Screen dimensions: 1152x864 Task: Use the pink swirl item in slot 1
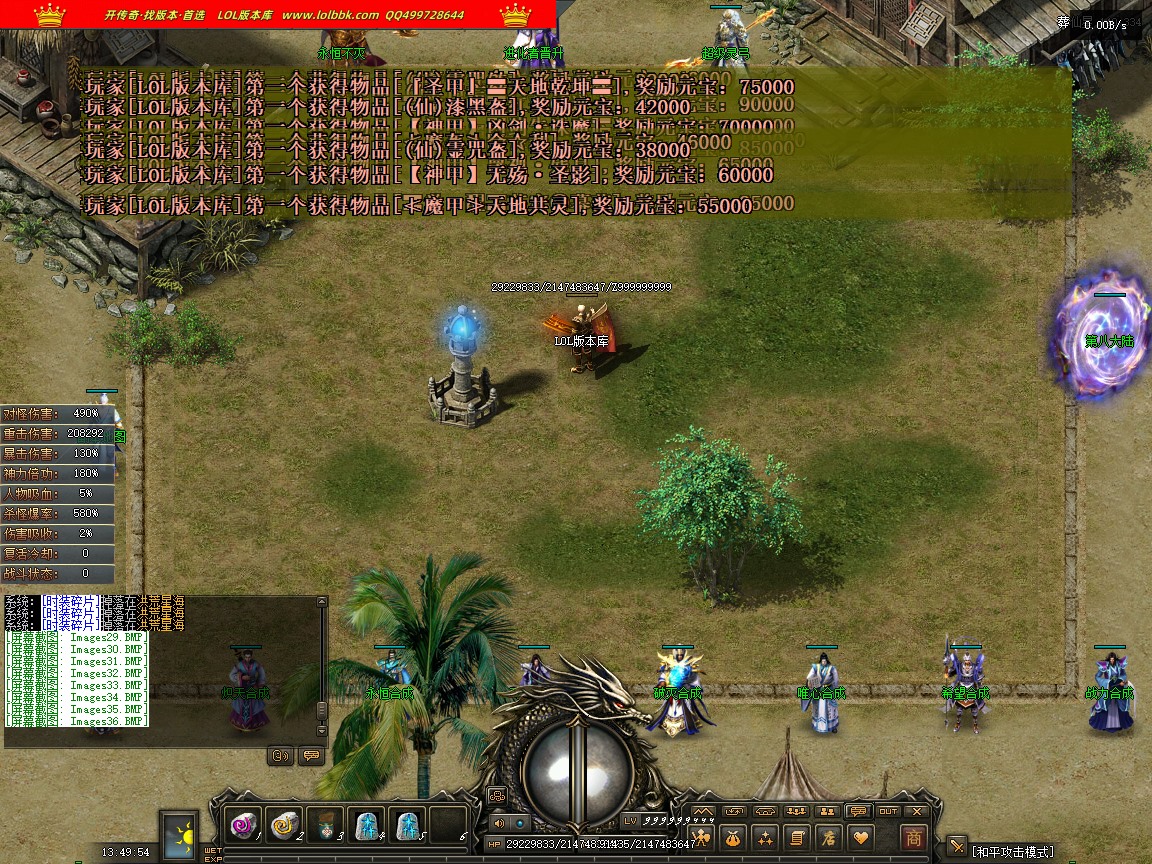pos(243,825)
